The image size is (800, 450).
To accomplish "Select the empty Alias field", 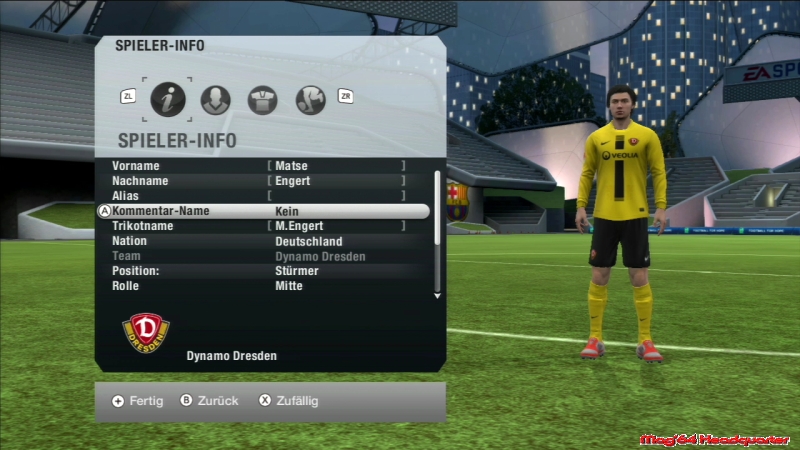I will click(335, 196).
